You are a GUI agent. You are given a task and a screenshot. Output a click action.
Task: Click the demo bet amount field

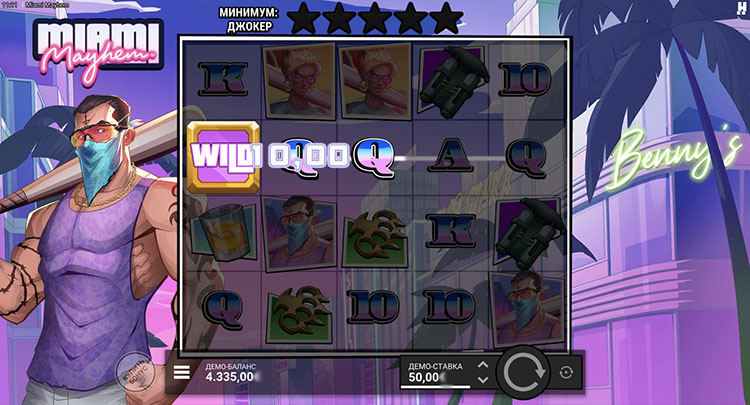click(435, 373)
